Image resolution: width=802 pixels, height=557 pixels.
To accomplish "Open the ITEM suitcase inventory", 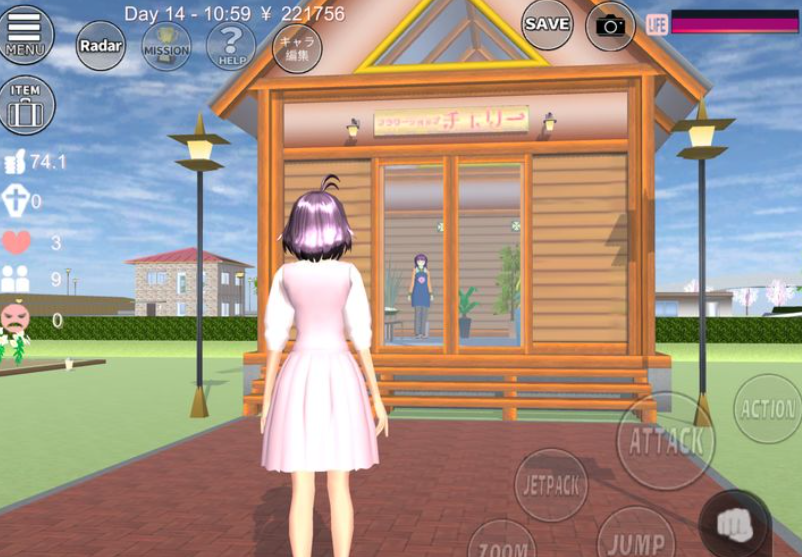I will click(26, 105).
